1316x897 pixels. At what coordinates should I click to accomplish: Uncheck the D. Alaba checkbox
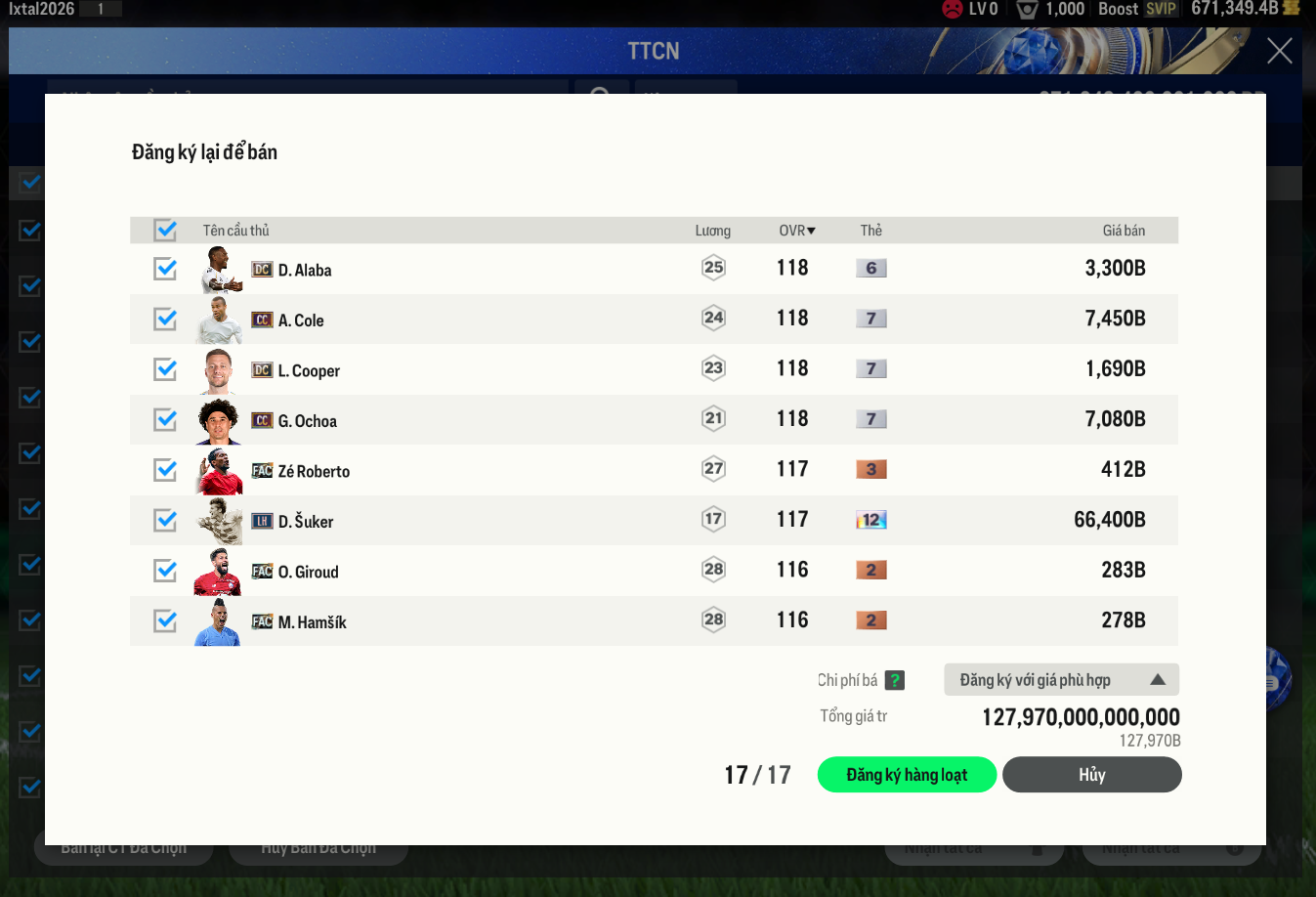pyautogui.click(x=165, y=269)
